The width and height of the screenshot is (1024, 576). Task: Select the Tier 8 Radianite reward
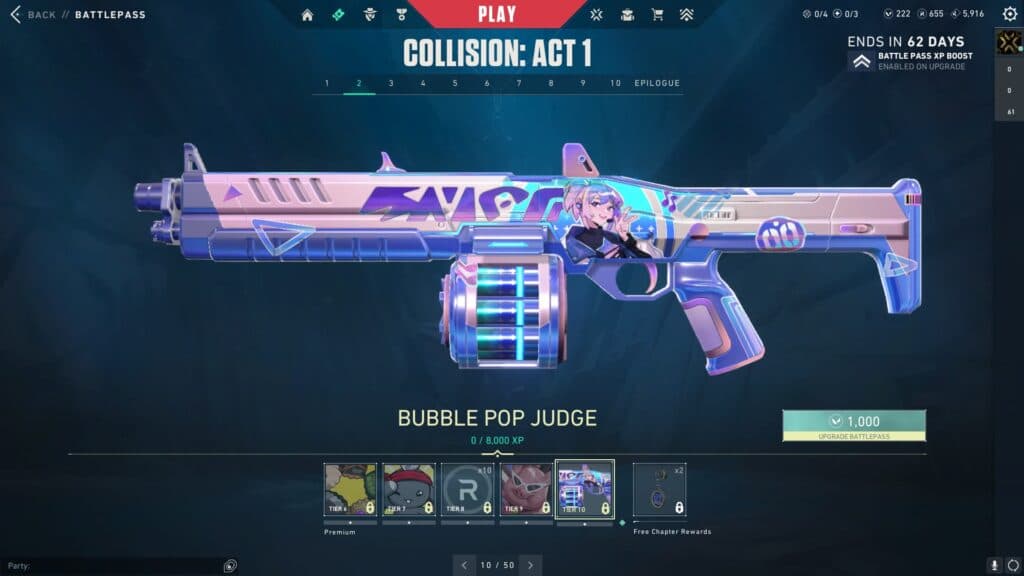467,489
